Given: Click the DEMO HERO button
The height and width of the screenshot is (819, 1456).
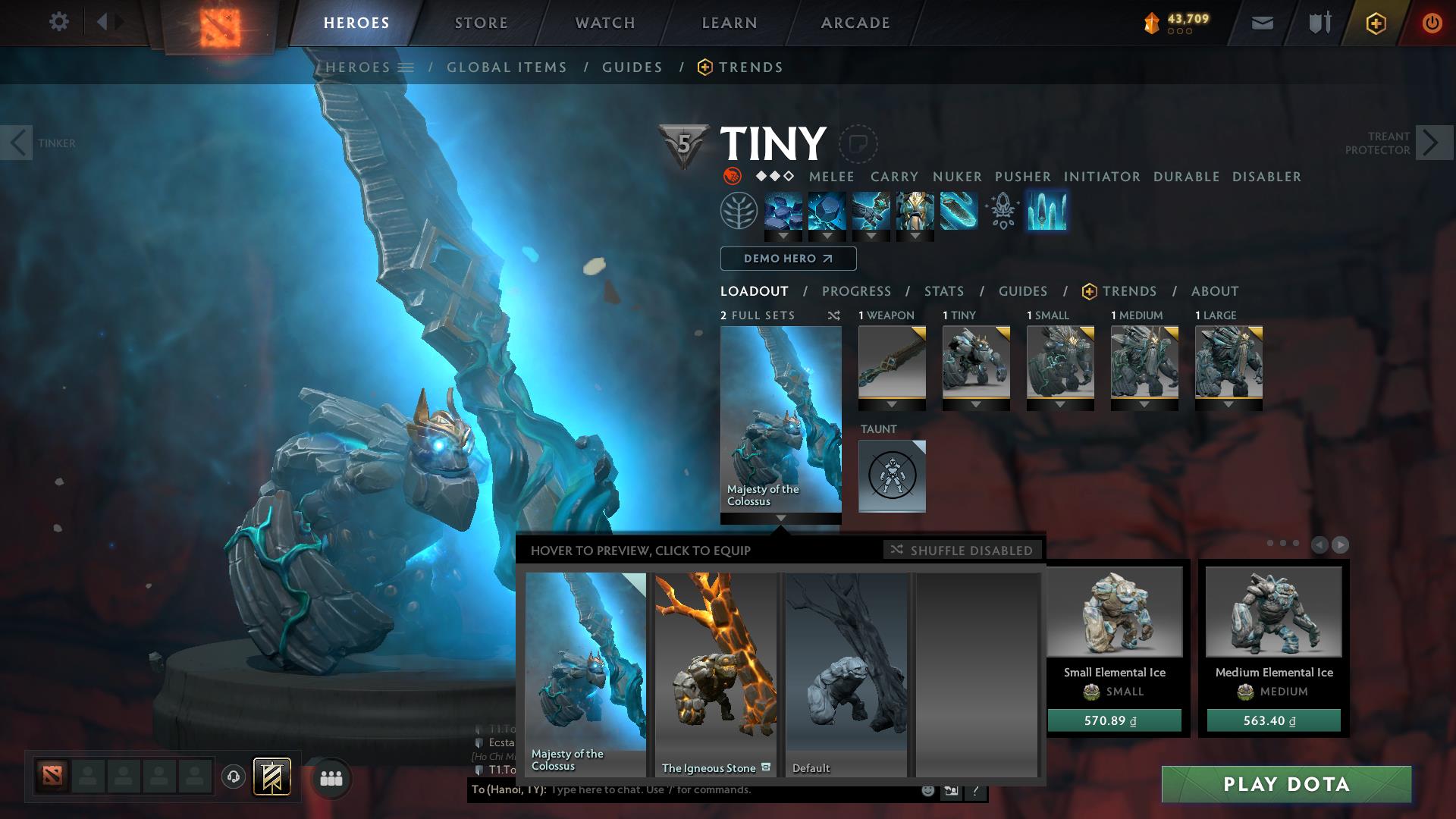Looking at the screenshot, I should (787, 259).
